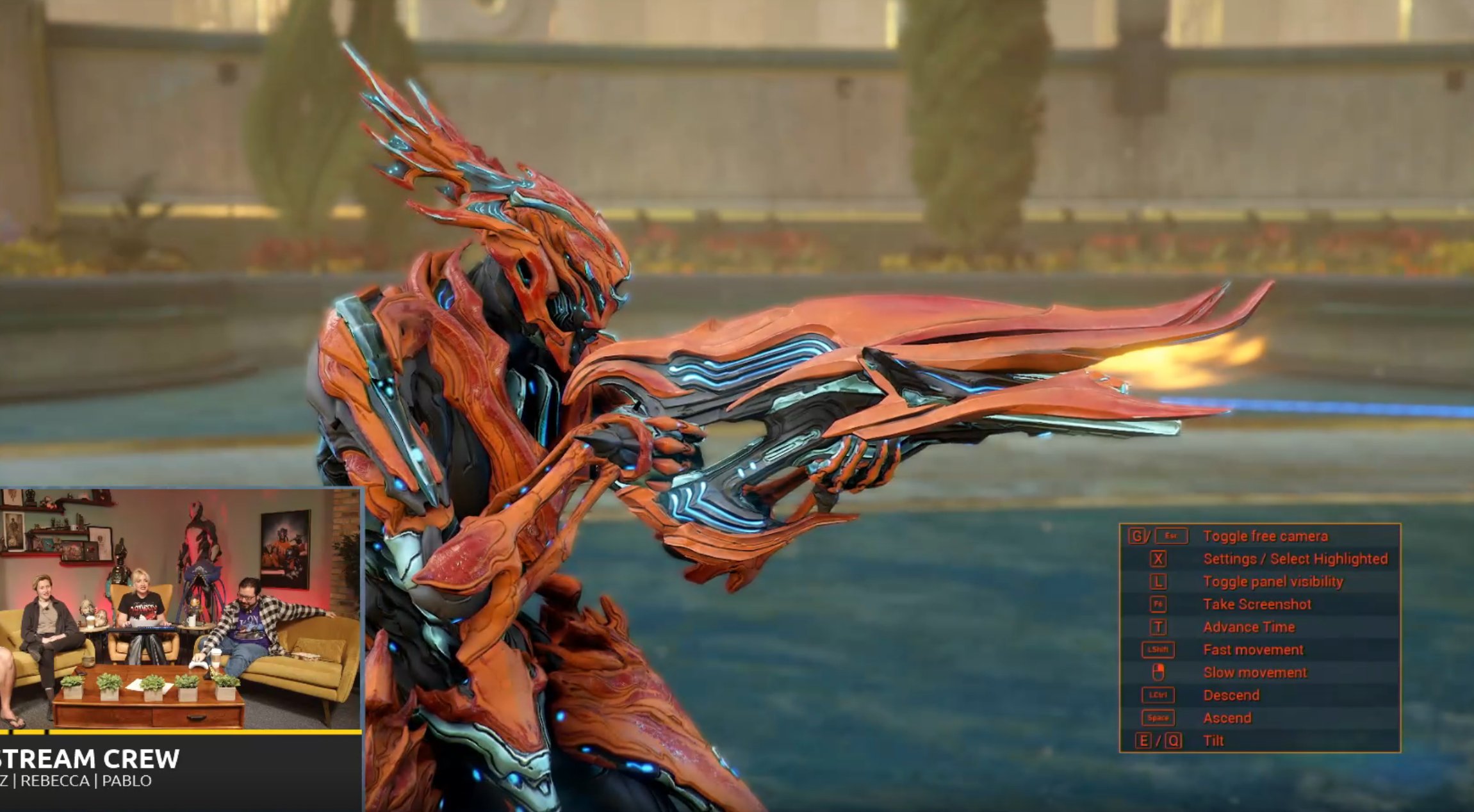This screenshot has width=1474, height=812.
Task: Click the F6 Take Screenshot key icon
Action: 1159,605
